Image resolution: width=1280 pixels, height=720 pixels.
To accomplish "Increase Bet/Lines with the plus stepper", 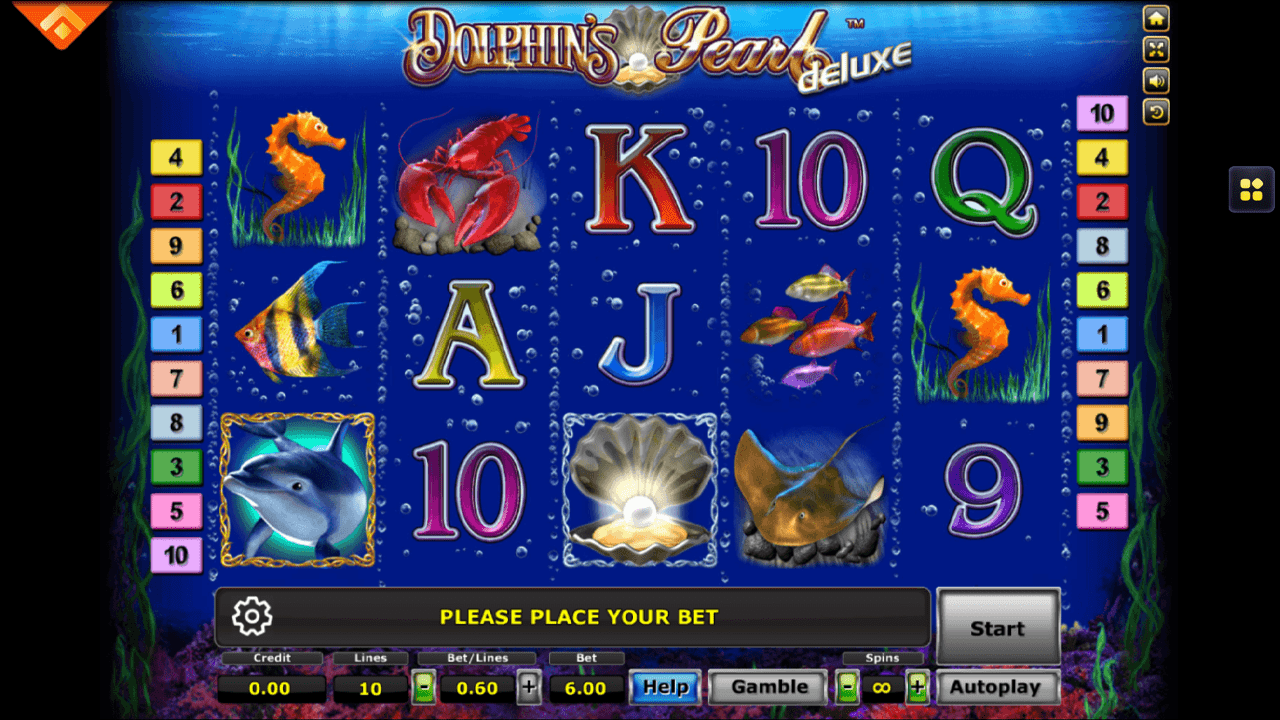I will coord(530,687).
